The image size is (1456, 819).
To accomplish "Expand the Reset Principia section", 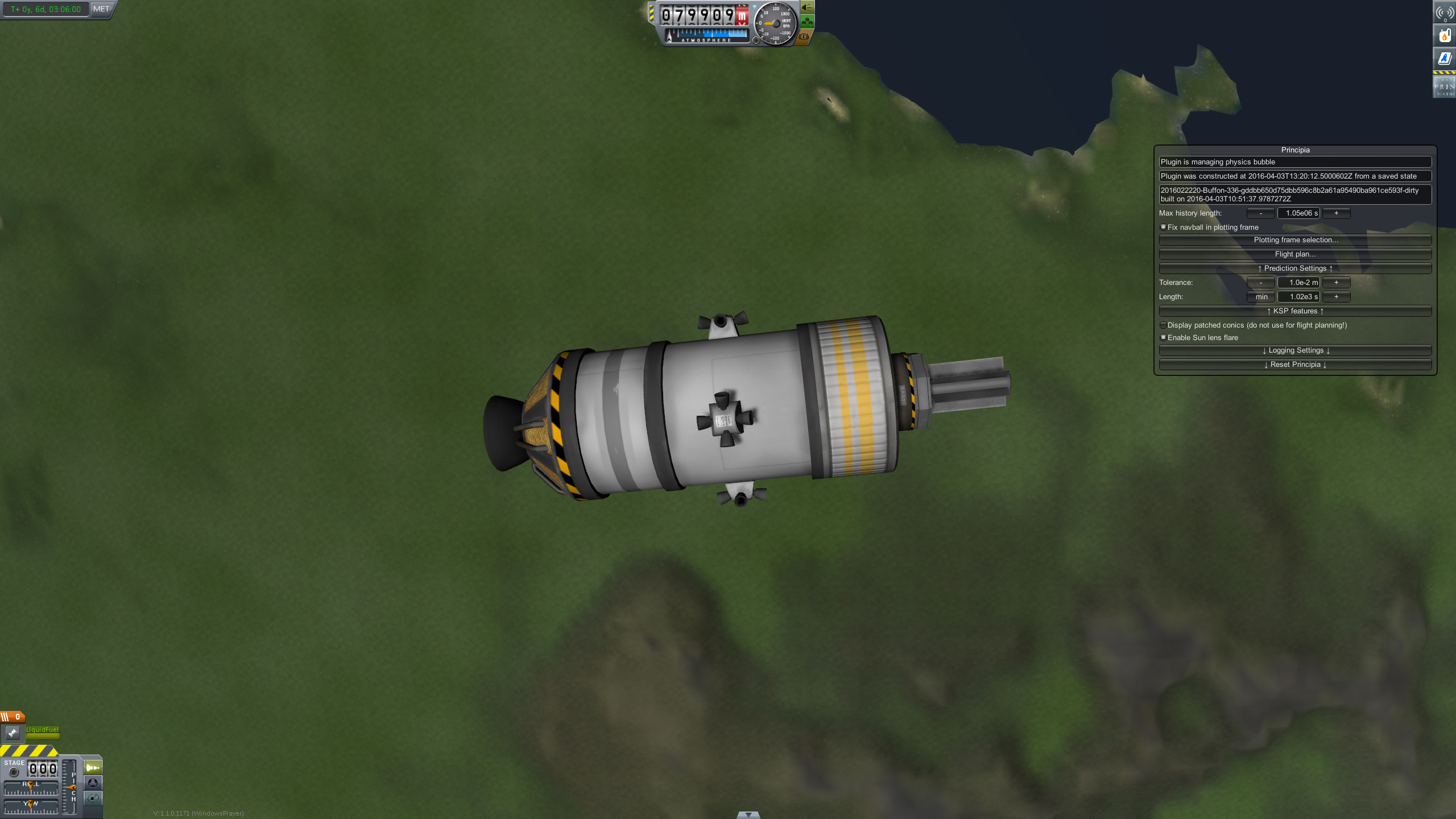I will [1295, 365].
